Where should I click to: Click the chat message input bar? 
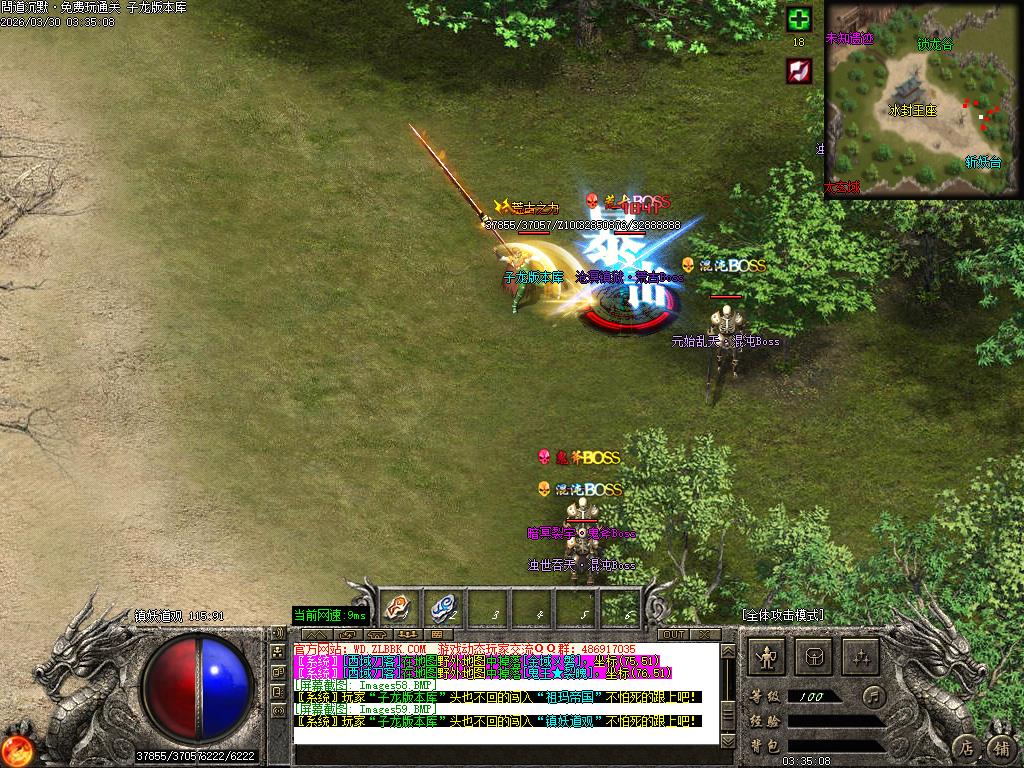pos(505,751)
